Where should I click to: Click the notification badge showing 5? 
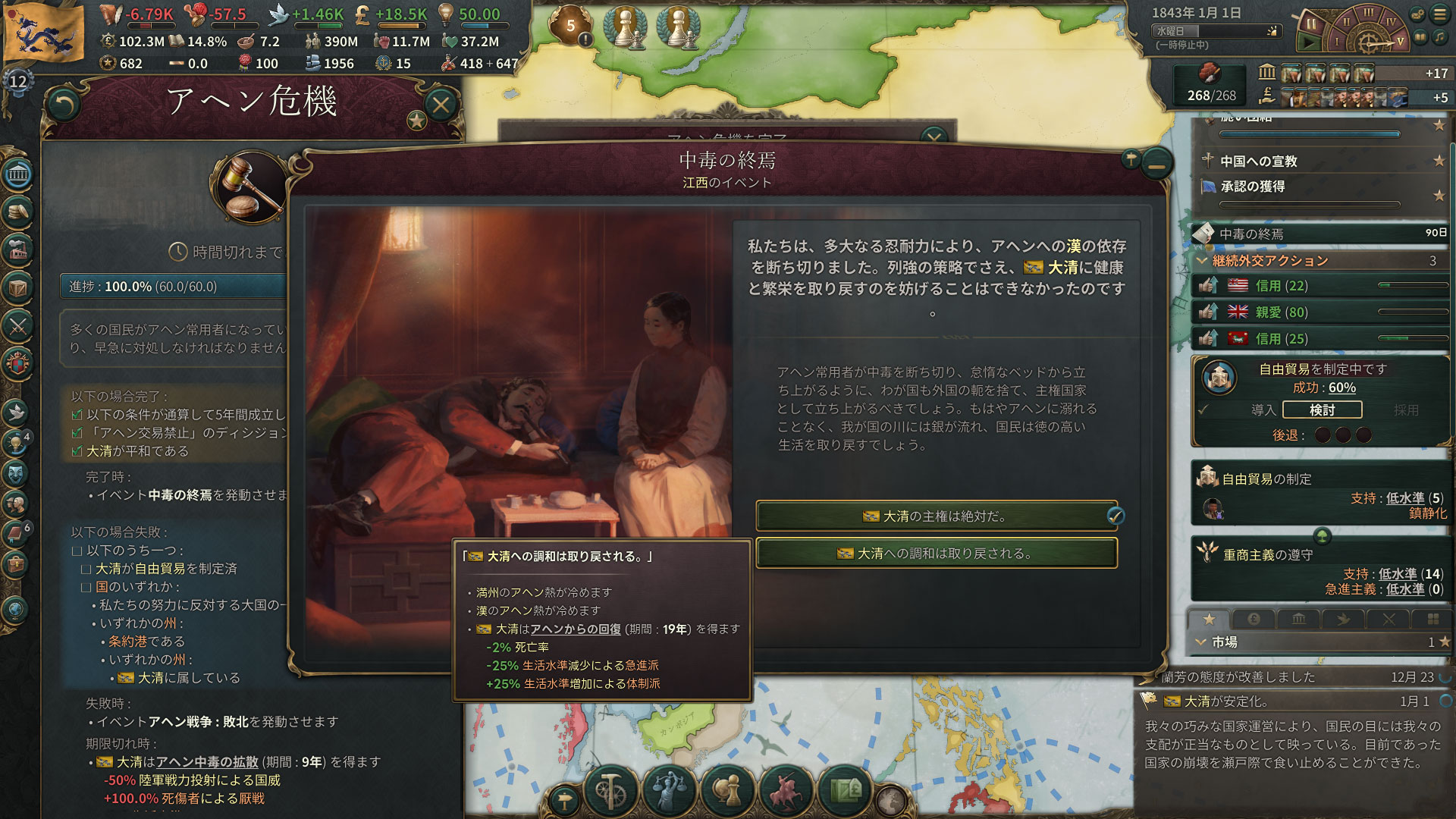coord(571,27)
